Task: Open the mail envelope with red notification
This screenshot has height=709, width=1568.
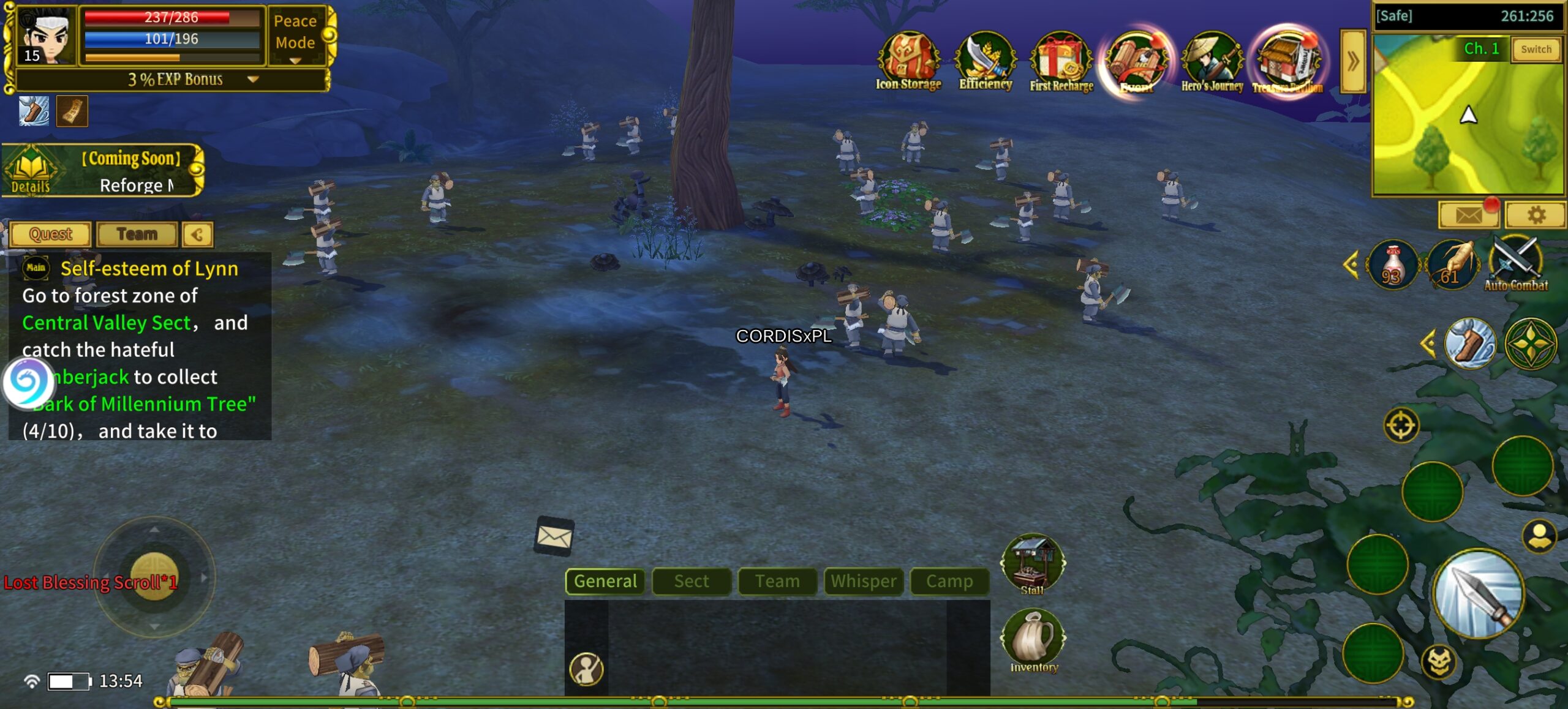Action: pyautogui.click(x=1468, y=216)
